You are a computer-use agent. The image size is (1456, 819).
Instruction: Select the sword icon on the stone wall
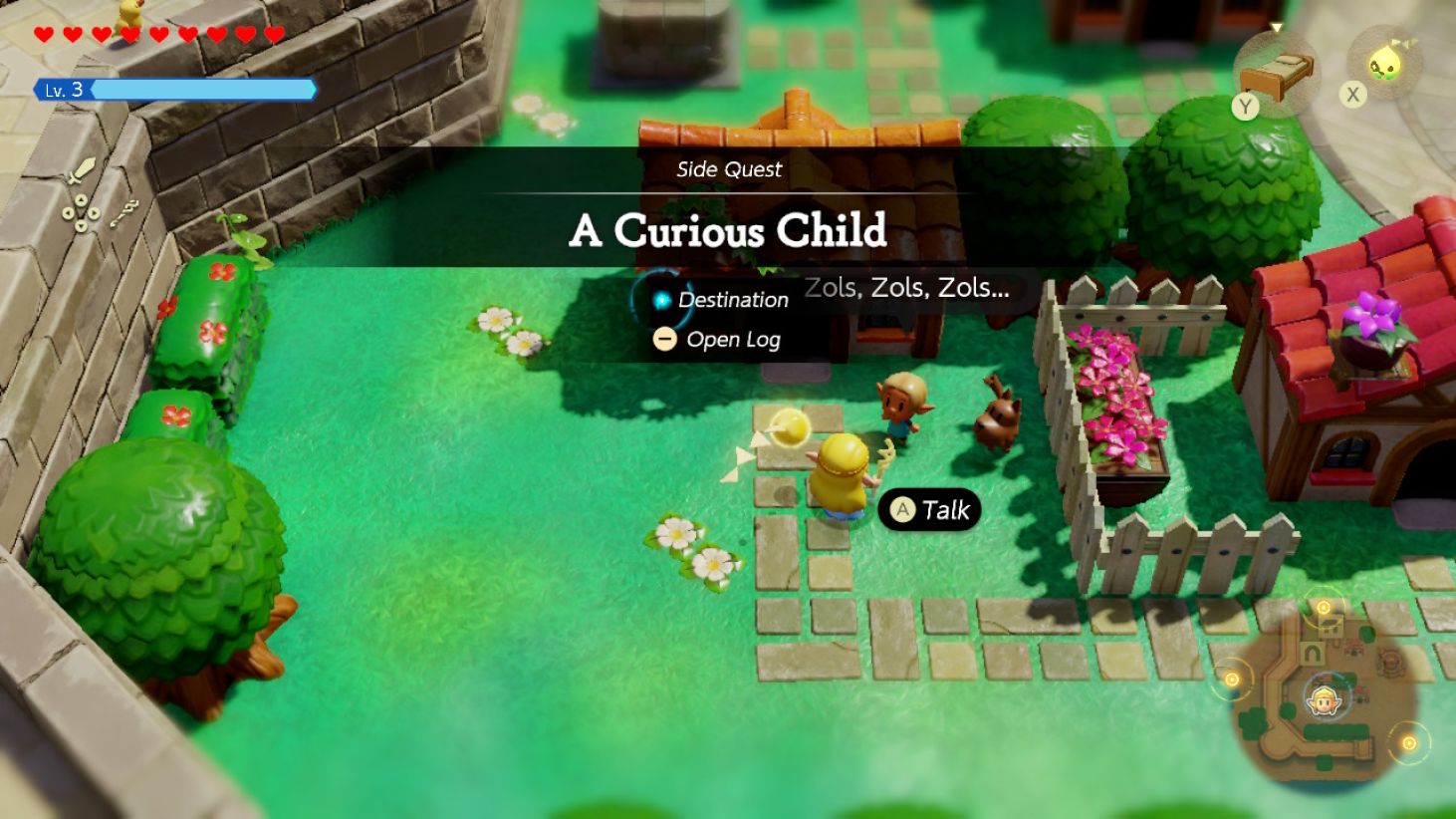click(x=82, y=169)
